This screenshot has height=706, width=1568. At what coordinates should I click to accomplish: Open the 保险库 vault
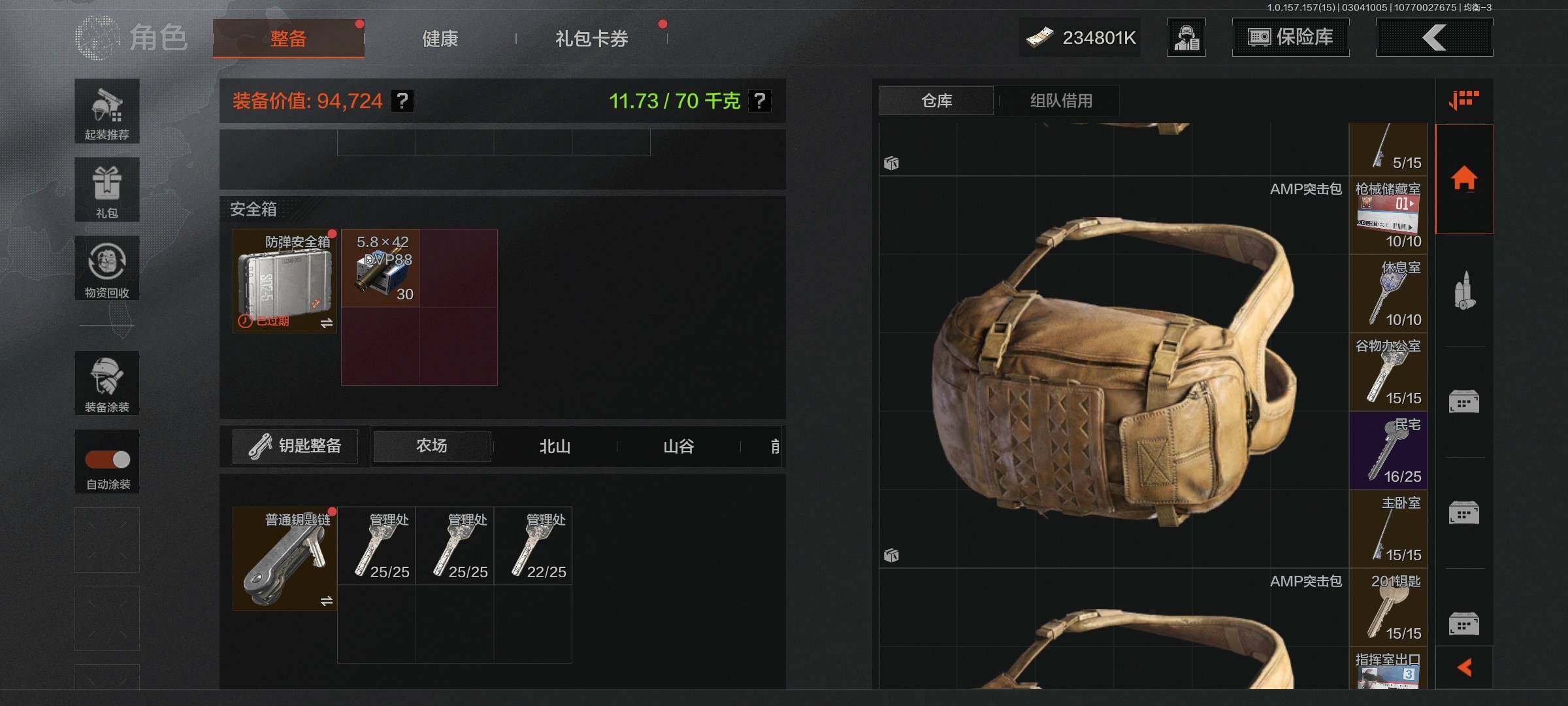[x=1290, y=37]
